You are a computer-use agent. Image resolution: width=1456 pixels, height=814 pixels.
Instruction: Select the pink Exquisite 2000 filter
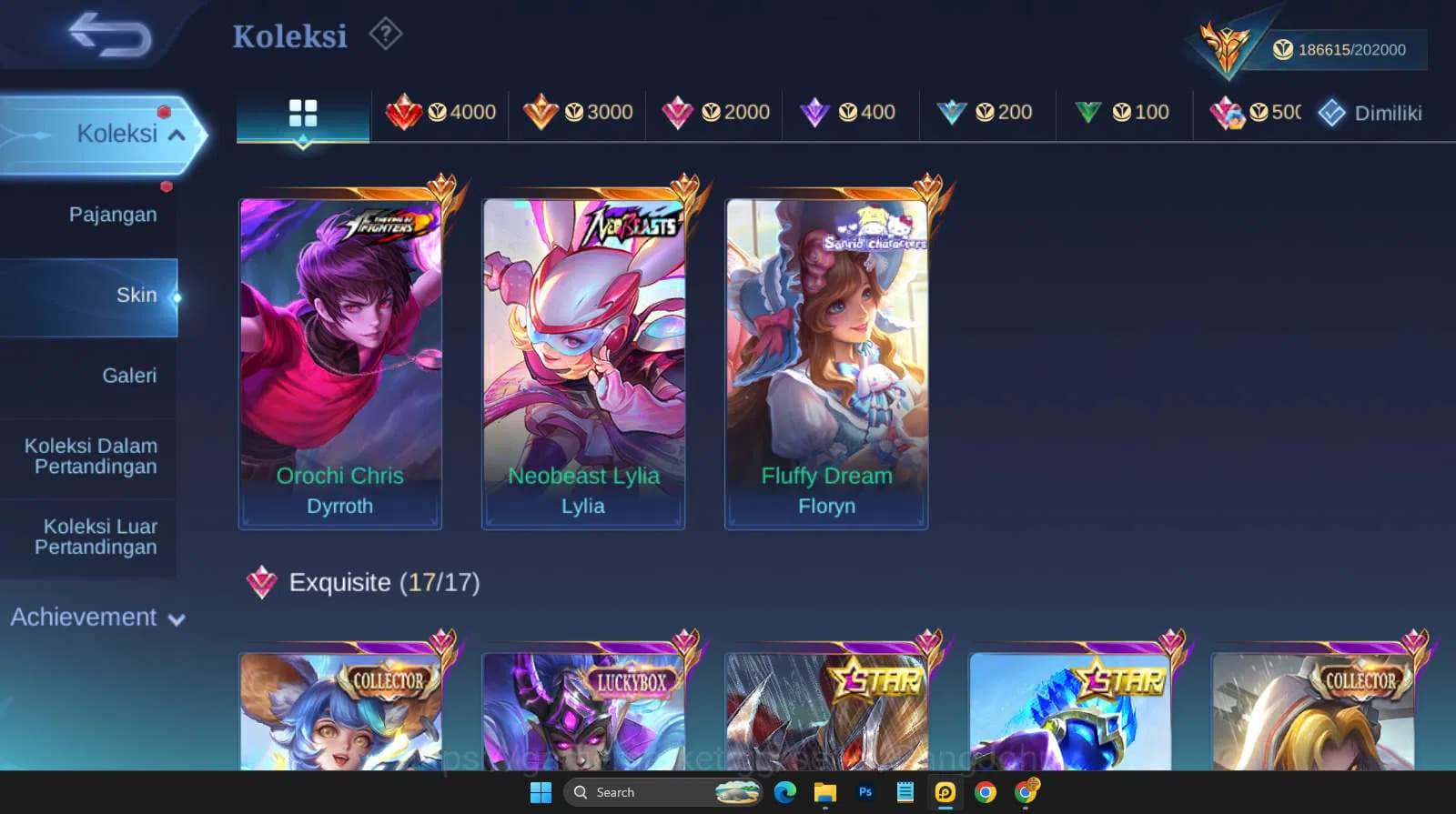[x=713, y=113]
